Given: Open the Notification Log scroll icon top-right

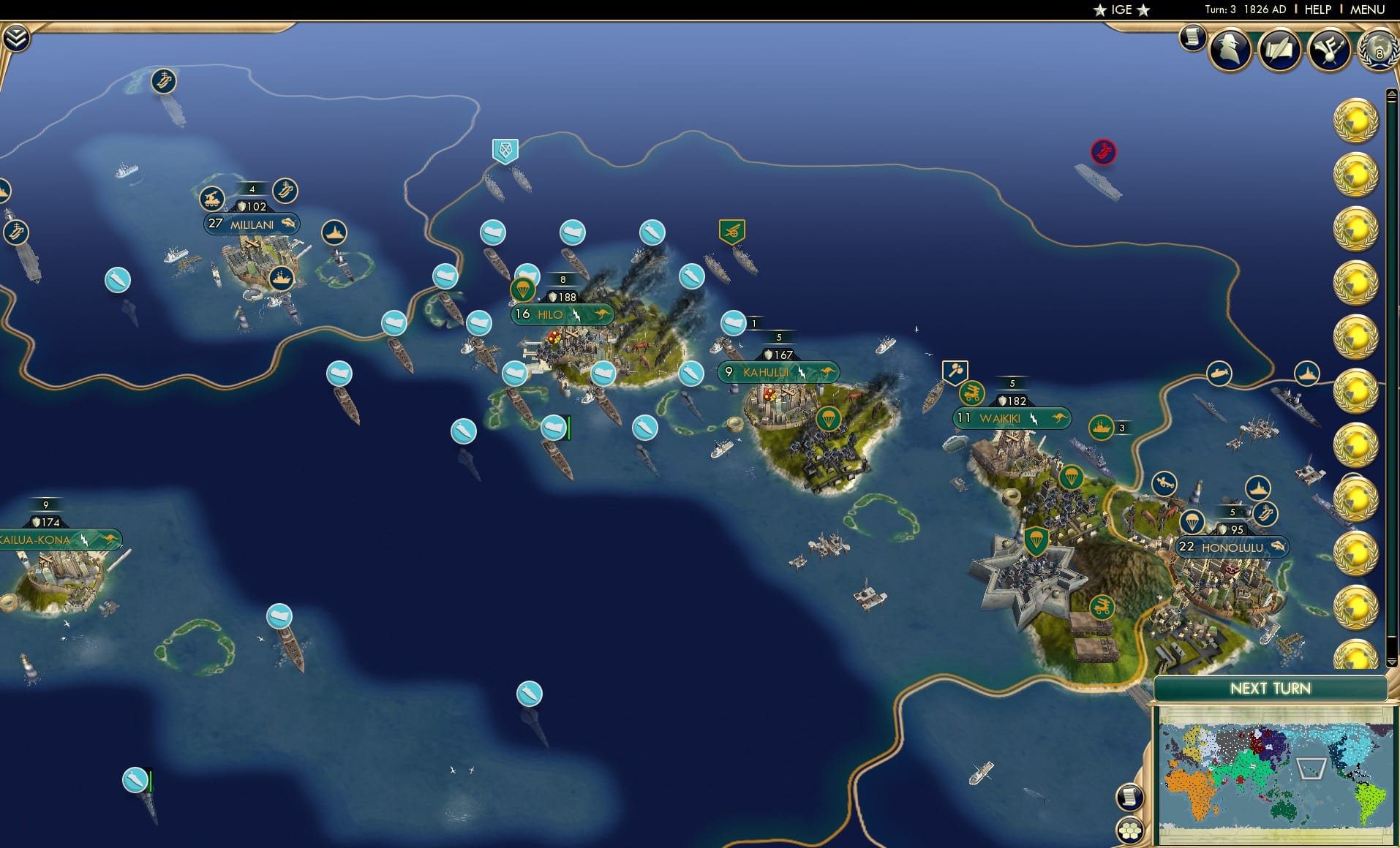Looking at the screenshot, I should pos(1192,37).
